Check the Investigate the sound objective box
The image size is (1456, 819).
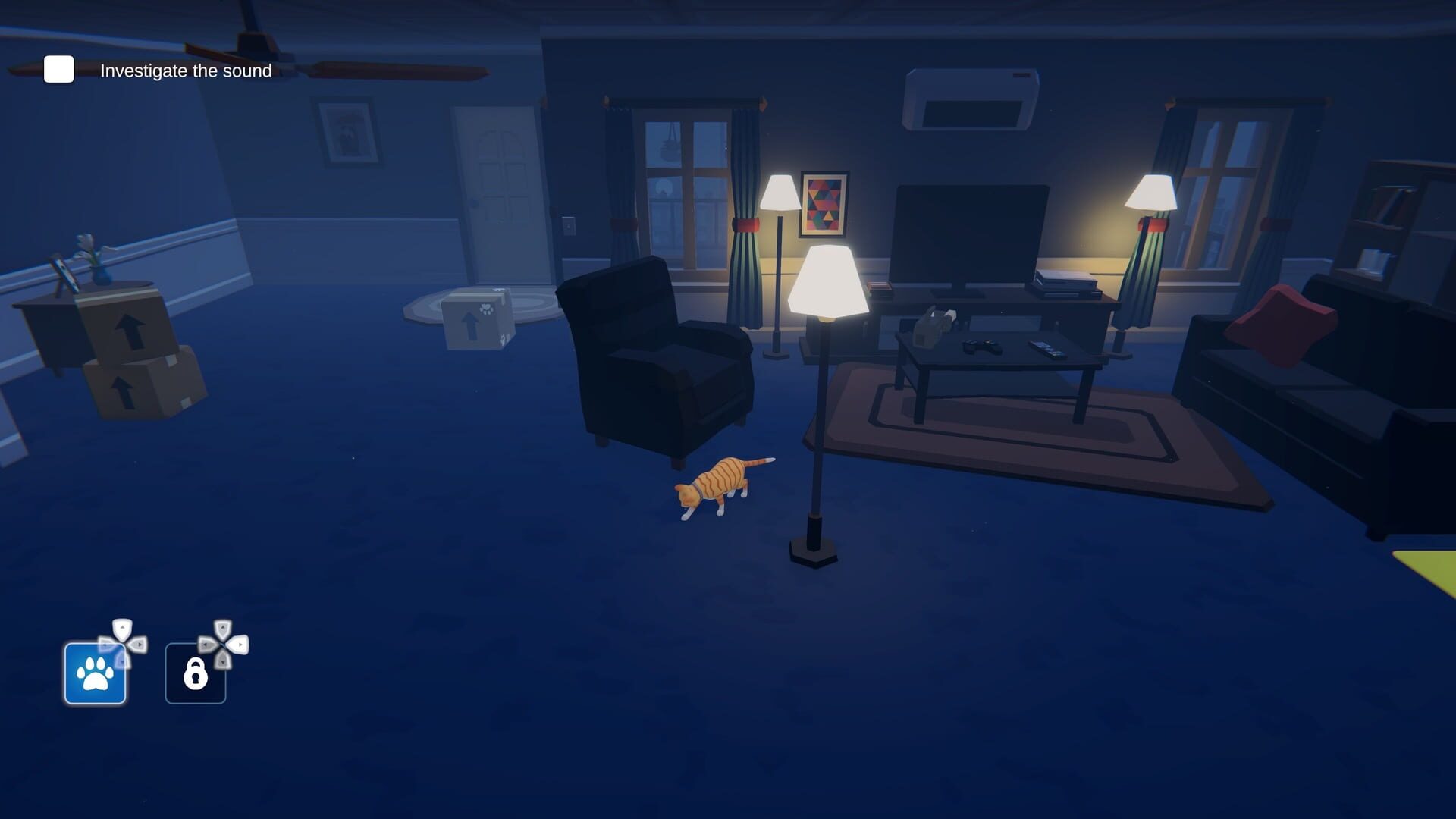pyautogui.click(x=58, y=70)
